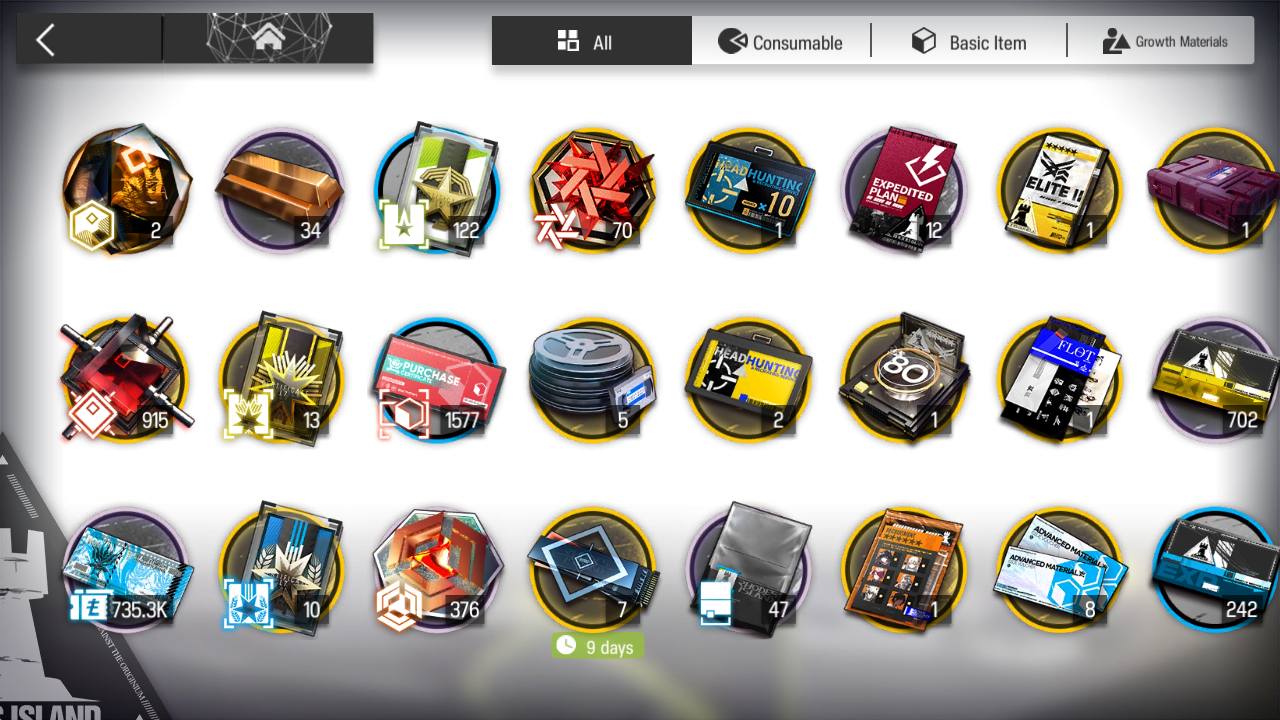Go back using the arrow button
This screenshot has width=1280, height=720.
(46, 40)
